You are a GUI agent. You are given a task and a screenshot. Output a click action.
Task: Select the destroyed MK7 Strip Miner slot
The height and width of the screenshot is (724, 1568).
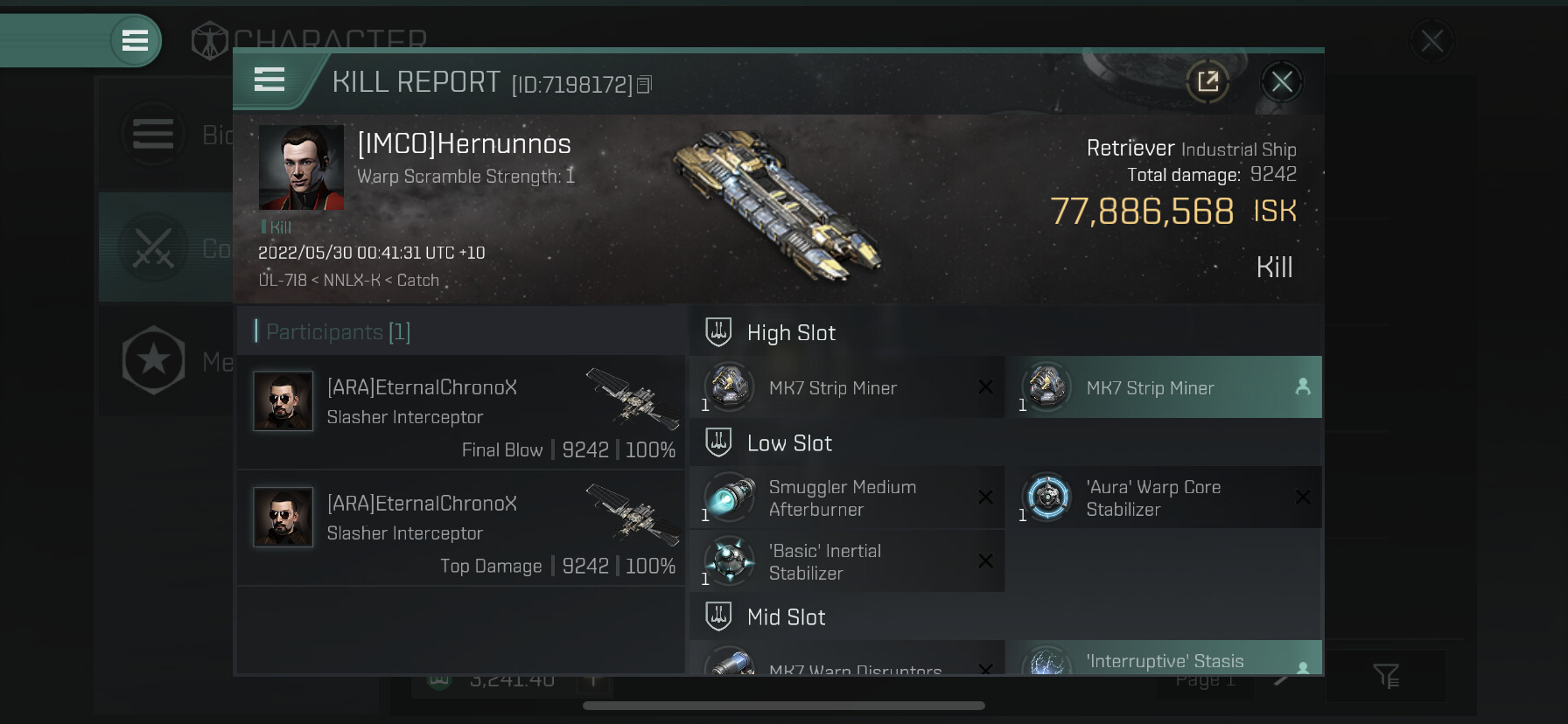pos(847,387)
